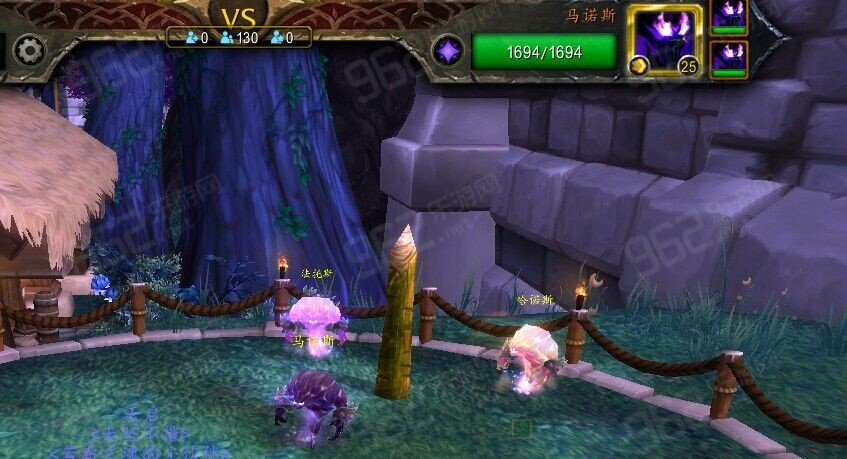Select the large active pet portrait
The image size is (847, 459).
pyautogui.click(x=664, y=38)
